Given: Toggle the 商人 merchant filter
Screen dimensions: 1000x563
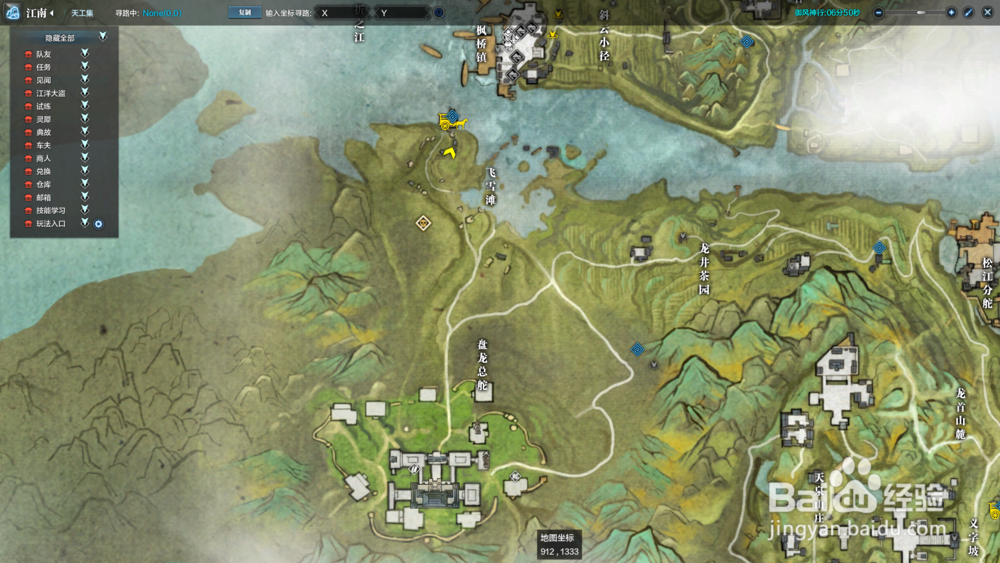Looking at the screenshot, I should (x=85, y=158).
